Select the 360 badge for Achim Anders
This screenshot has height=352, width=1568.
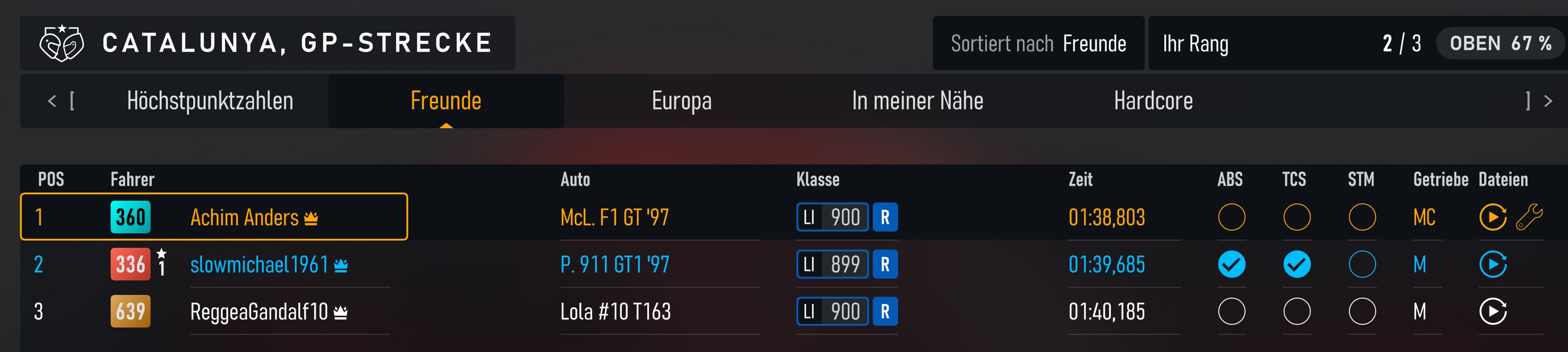click(x=131, y=217)
